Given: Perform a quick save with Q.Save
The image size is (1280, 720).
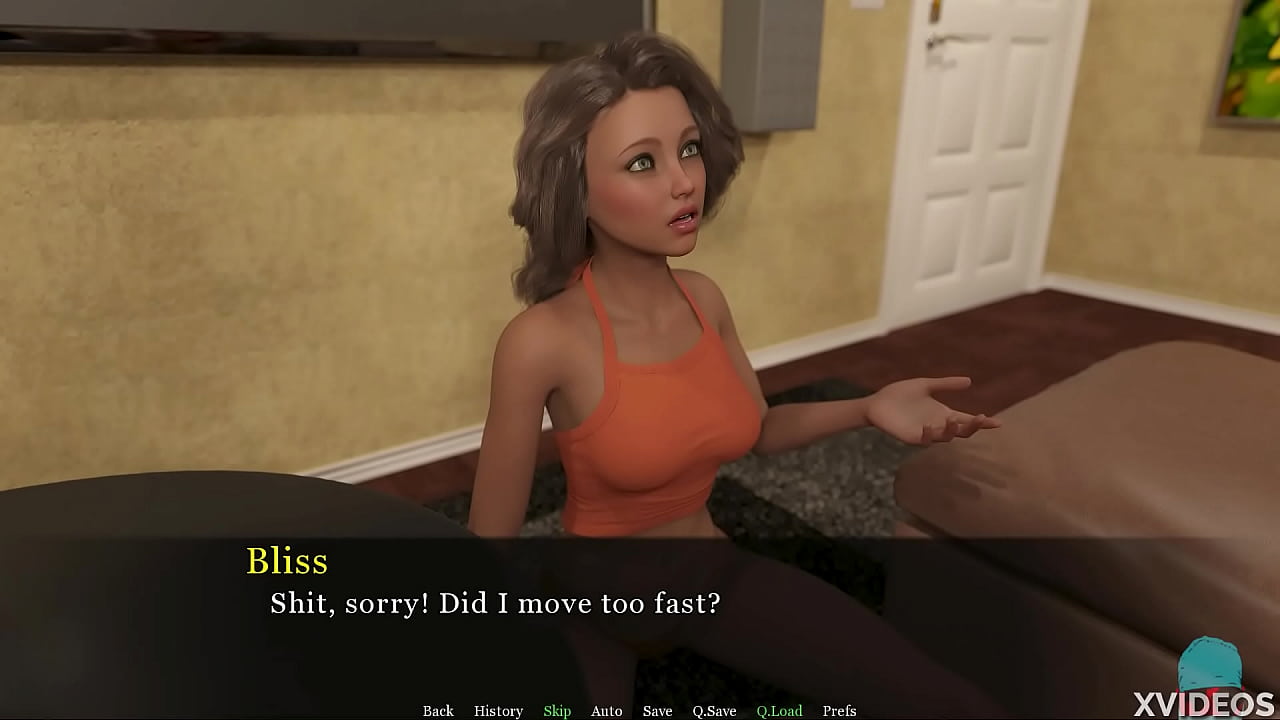Looking at the screenshot, I should (x=713, y=711).
